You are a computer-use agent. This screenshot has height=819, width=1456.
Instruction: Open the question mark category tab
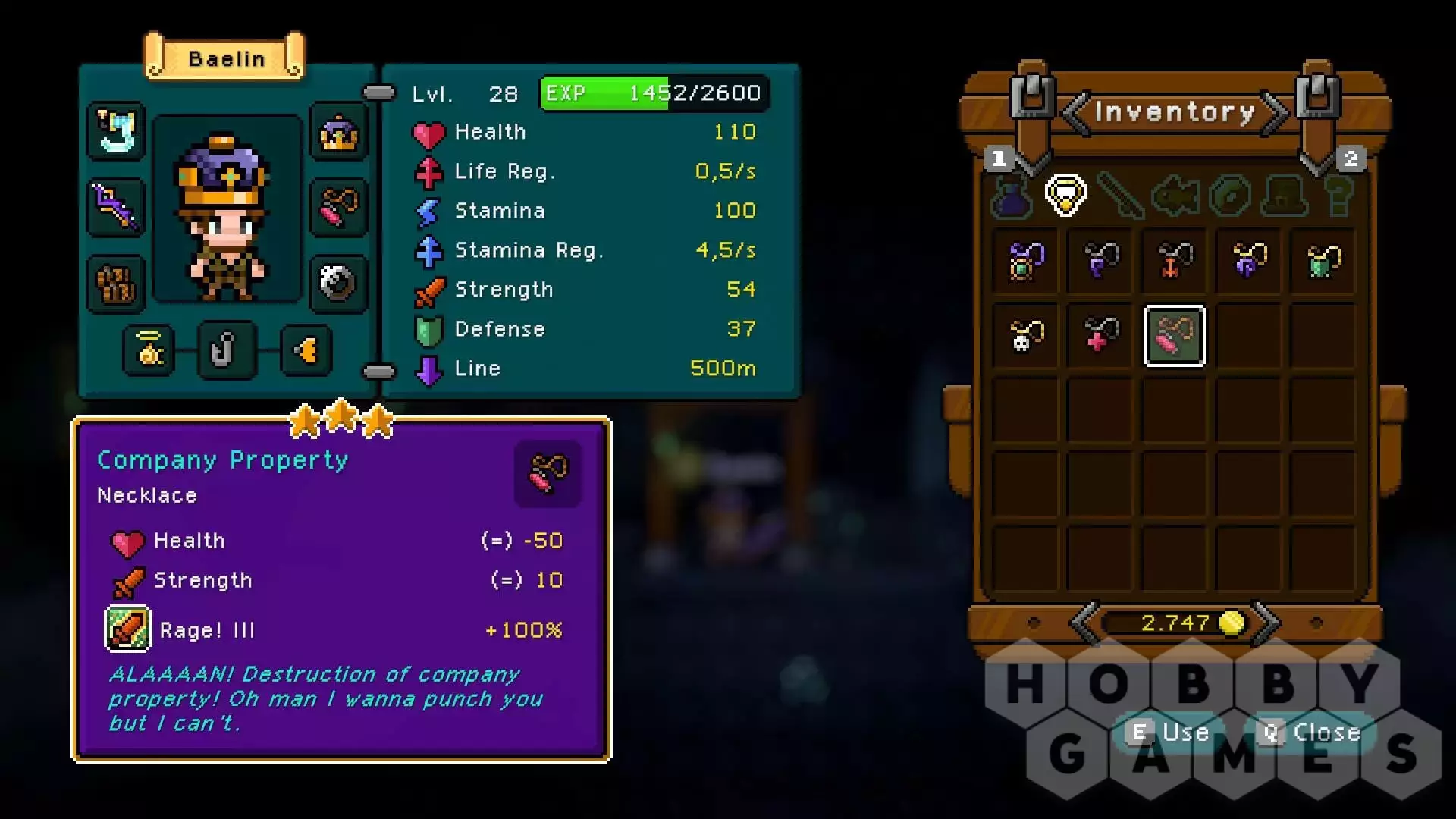coord(1338,196)
